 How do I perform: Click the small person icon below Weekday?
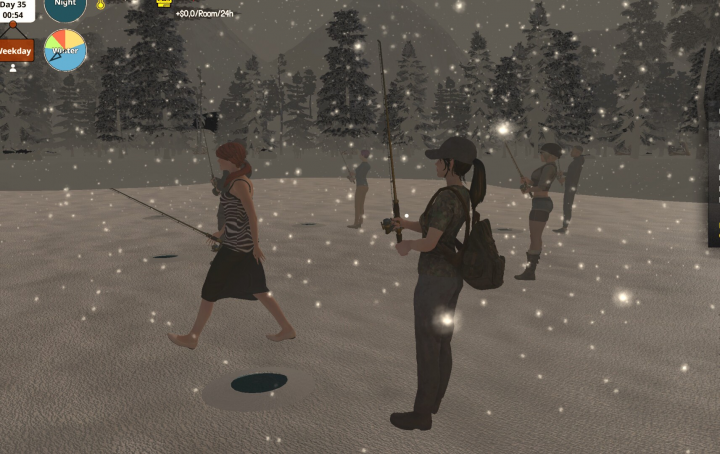13,68
